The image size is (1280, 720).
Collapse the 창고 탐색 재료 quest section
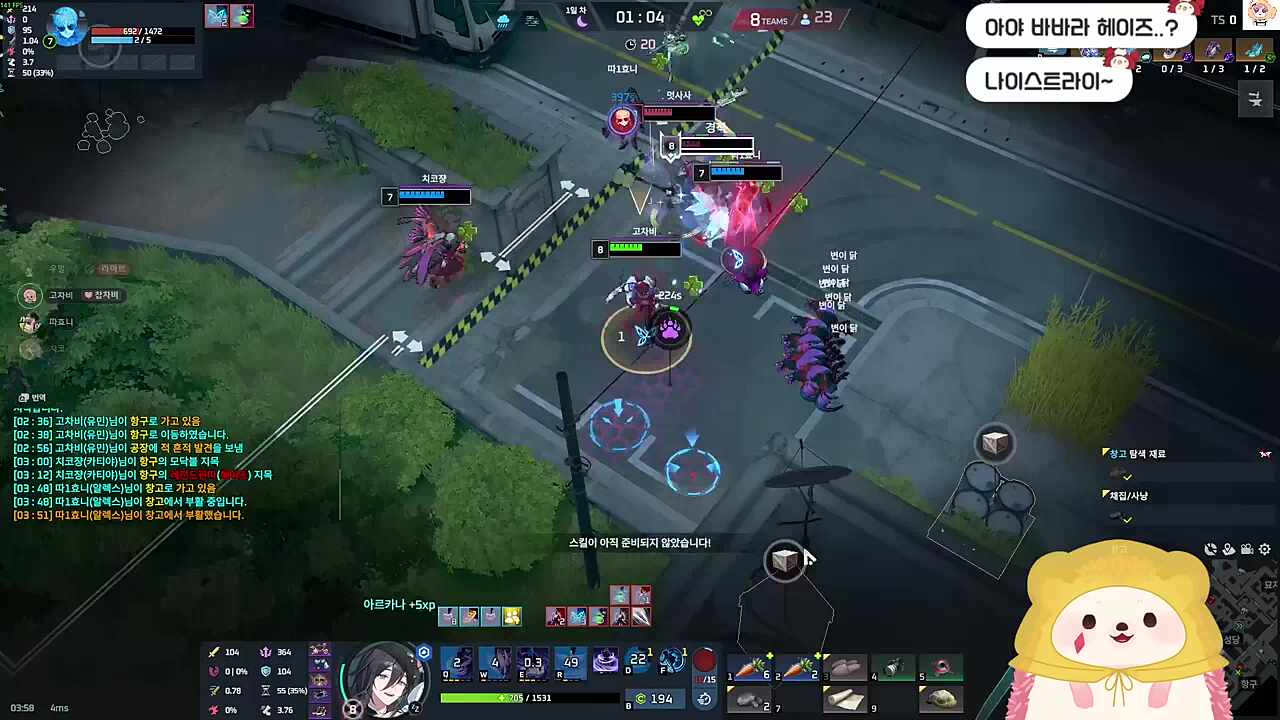[1106, 452]
